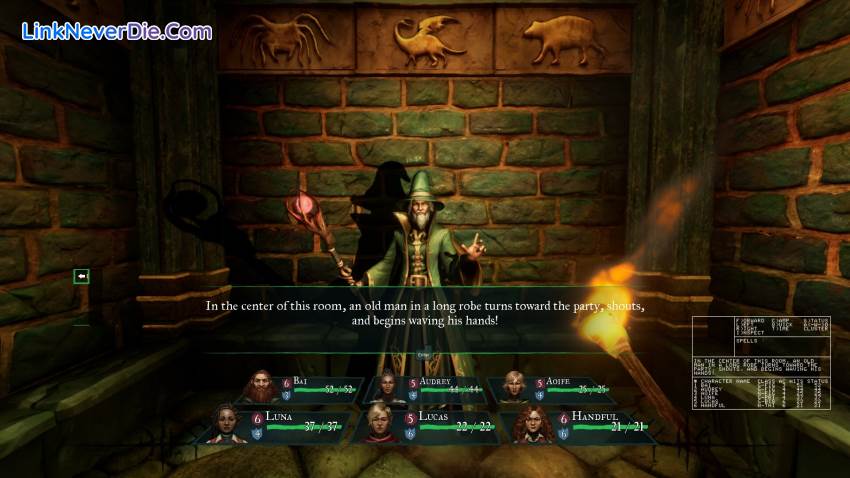Pick Lucas from the party
Image resolution: width=850 pixels, height=478 pixels.
(x=378, y=423)
